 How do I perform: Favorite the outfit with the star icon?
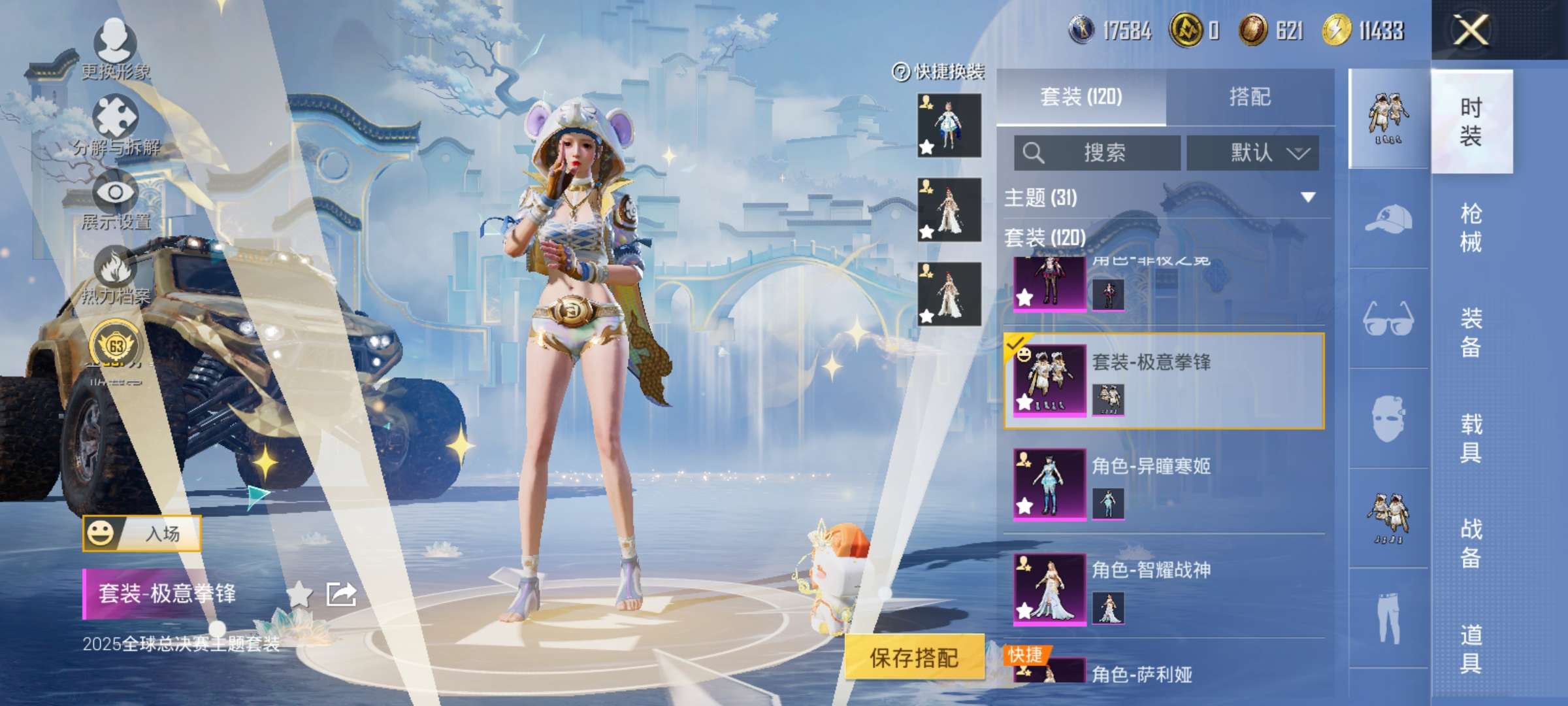point(299,594)
